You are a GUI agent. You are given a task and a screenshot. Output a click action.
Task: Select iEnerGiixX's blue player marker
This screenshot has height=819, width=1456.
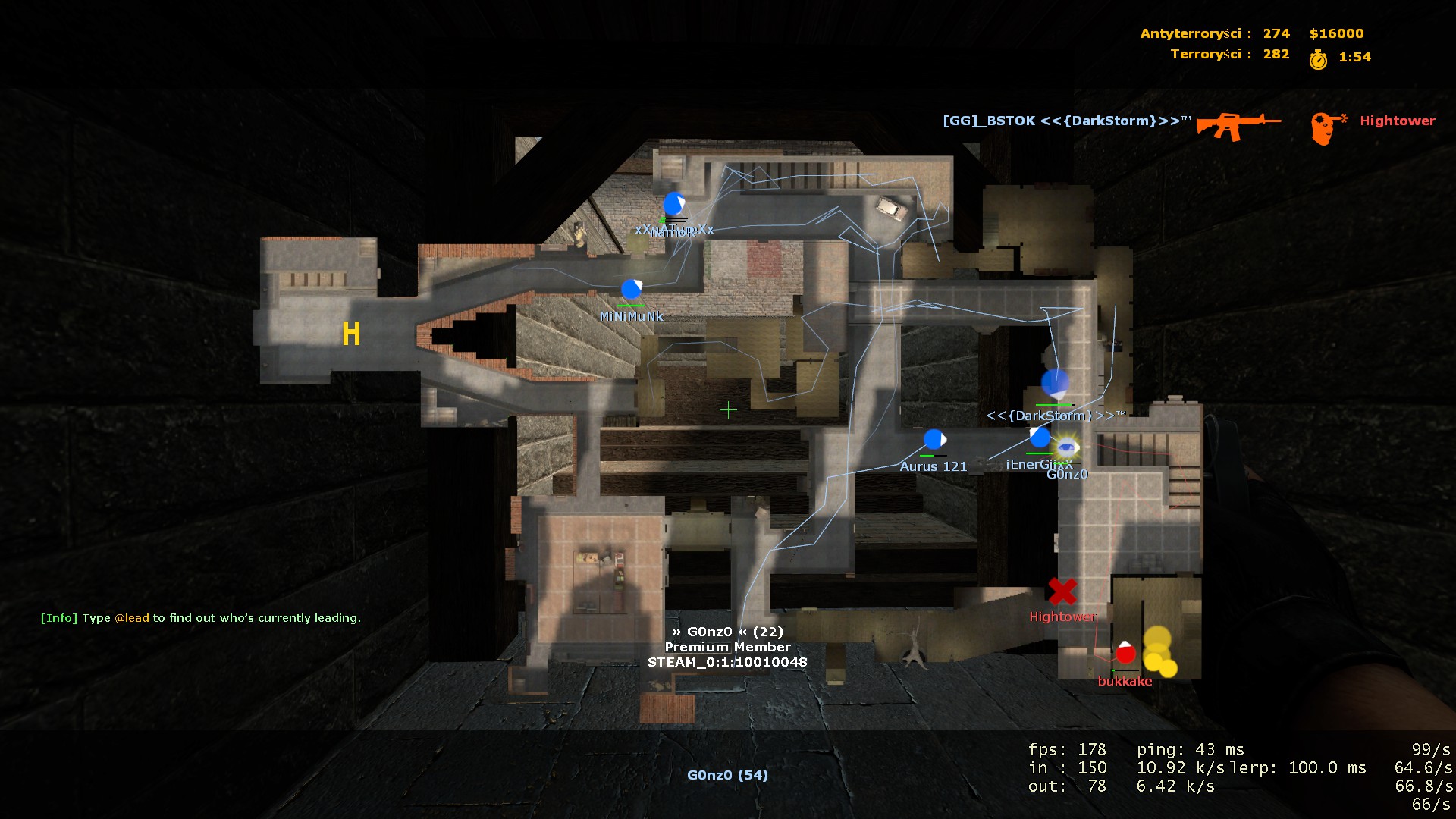(x=1040, y=437)
